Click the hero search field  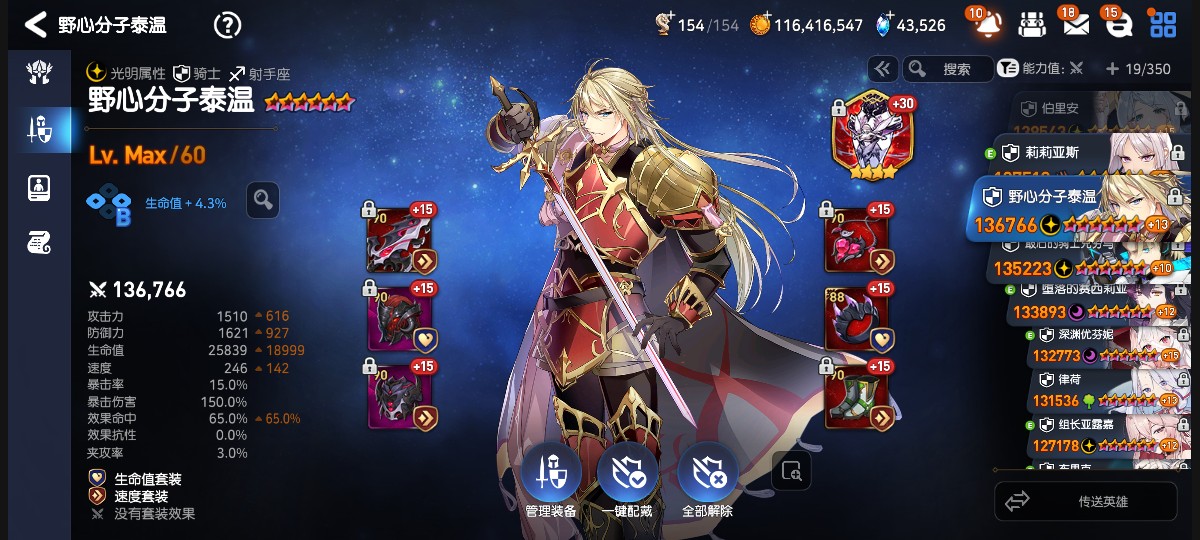[x=948, y=69]
